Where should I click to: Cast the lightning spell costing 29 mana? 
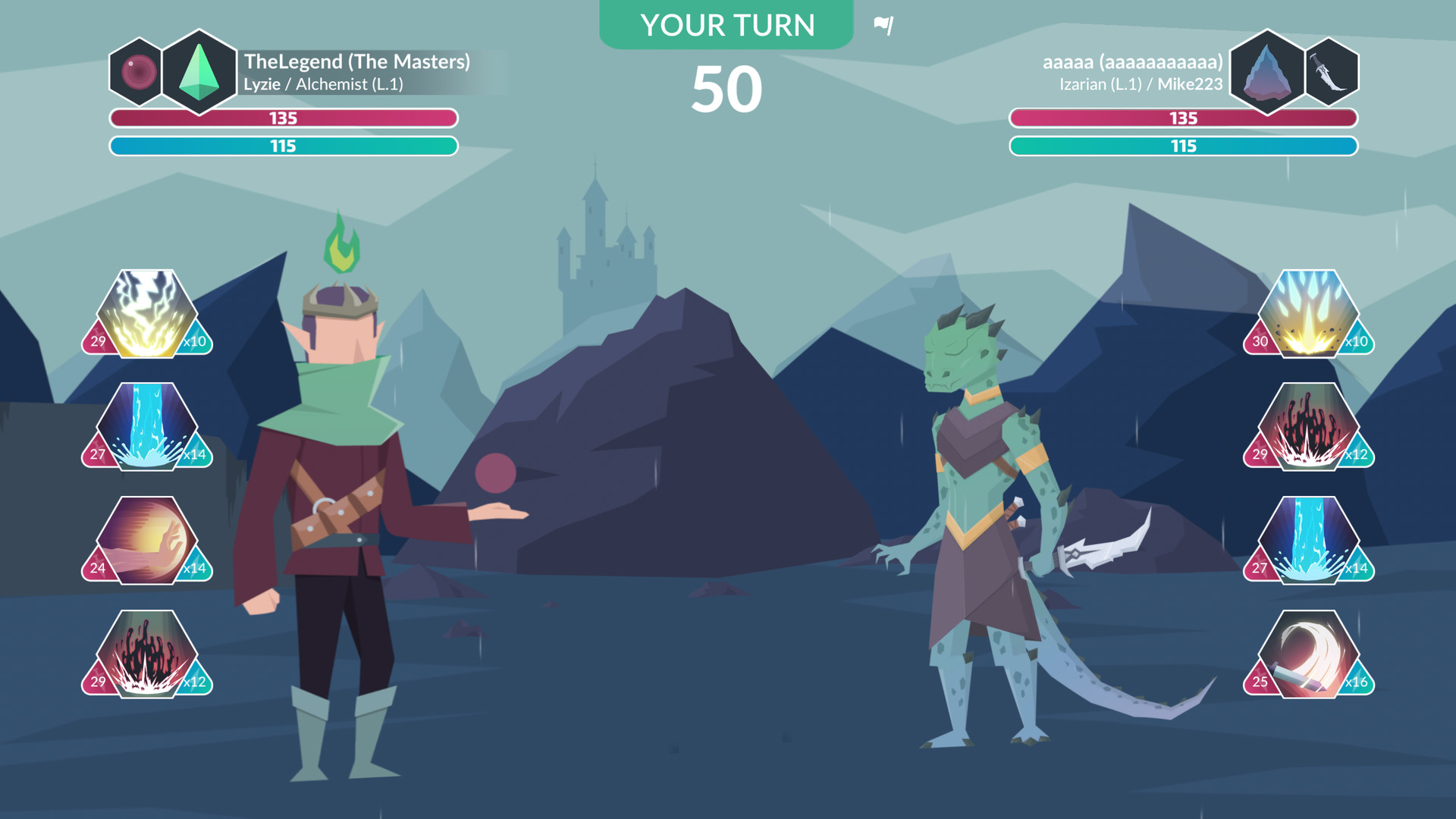(x=146, y=312)
